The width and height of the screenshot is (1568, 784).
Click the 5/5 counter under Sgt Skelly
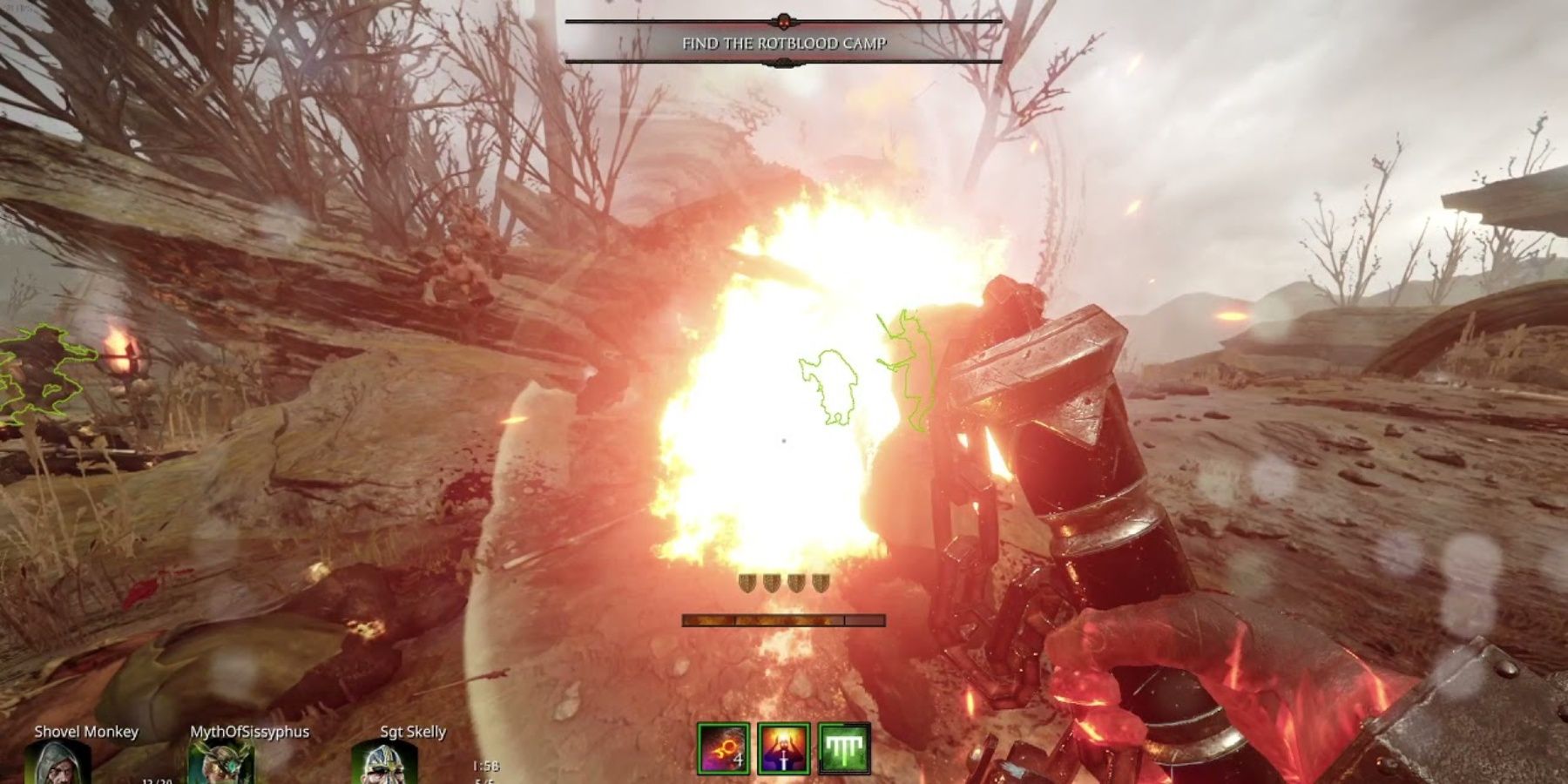click(x=484, y=781)
